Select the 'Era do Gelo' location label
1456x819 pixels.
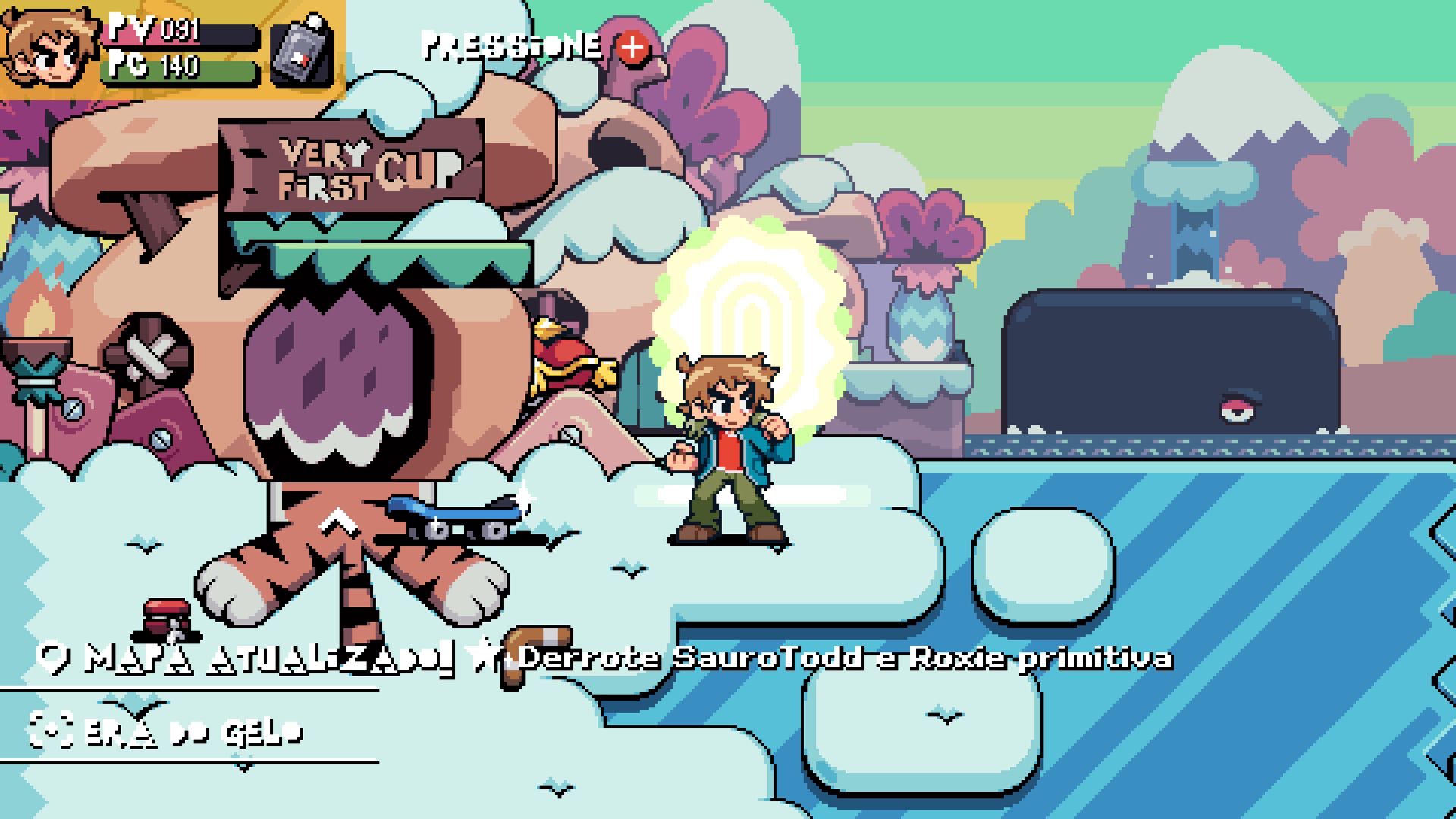click(x=168, y=731)
